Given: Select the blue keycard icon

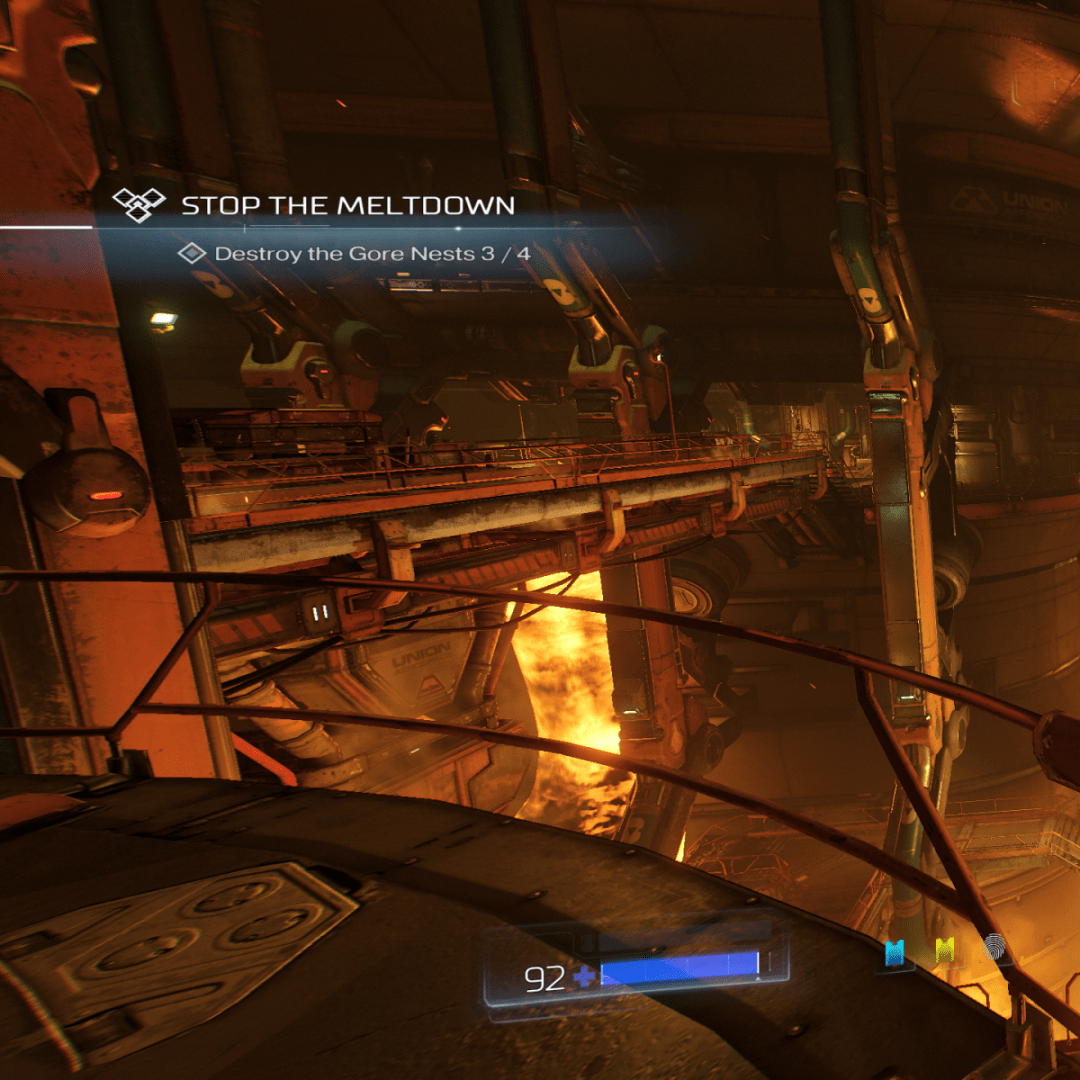Looking at the screenshot, I should 895,952.
